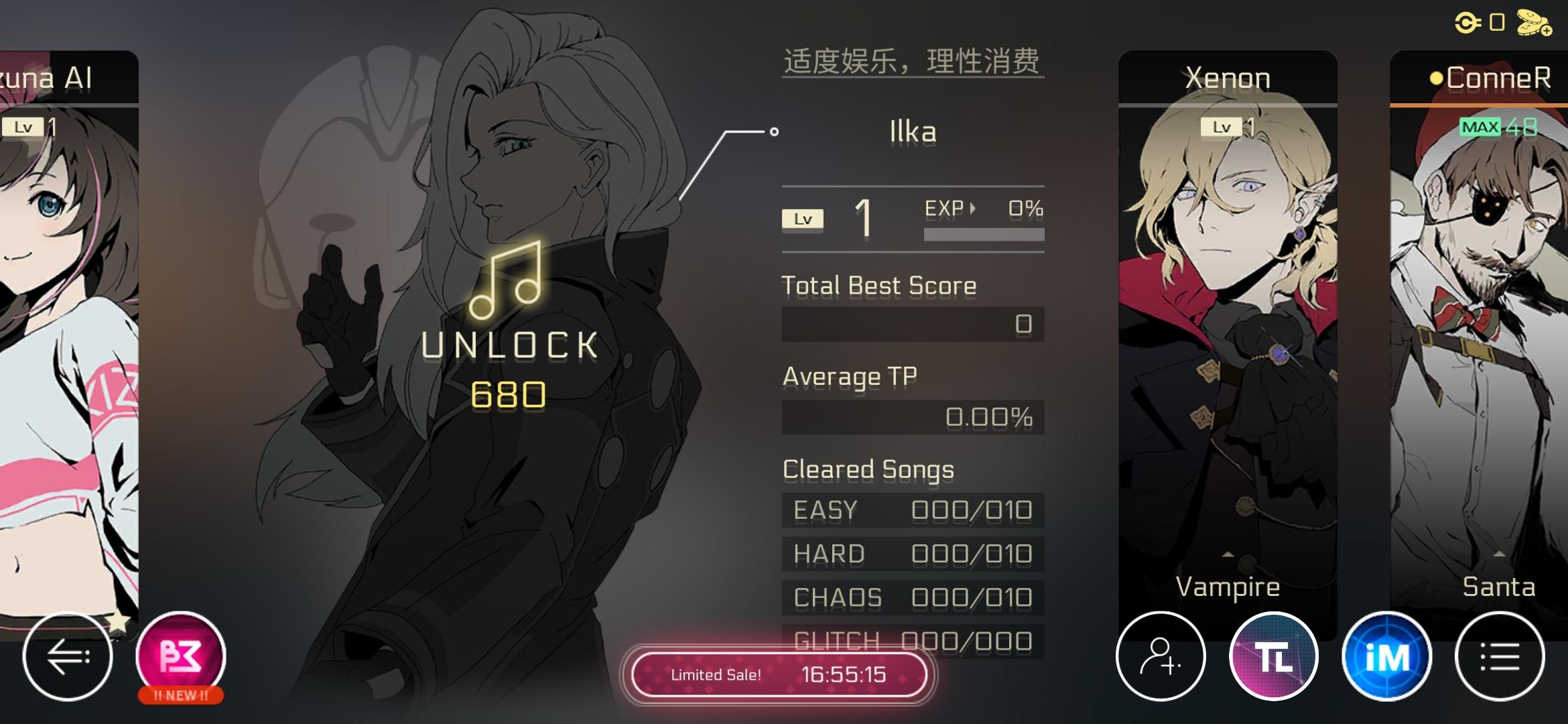Expand the chevron above Vampire
The image size is (1568, 724).
coord(1228,555)
